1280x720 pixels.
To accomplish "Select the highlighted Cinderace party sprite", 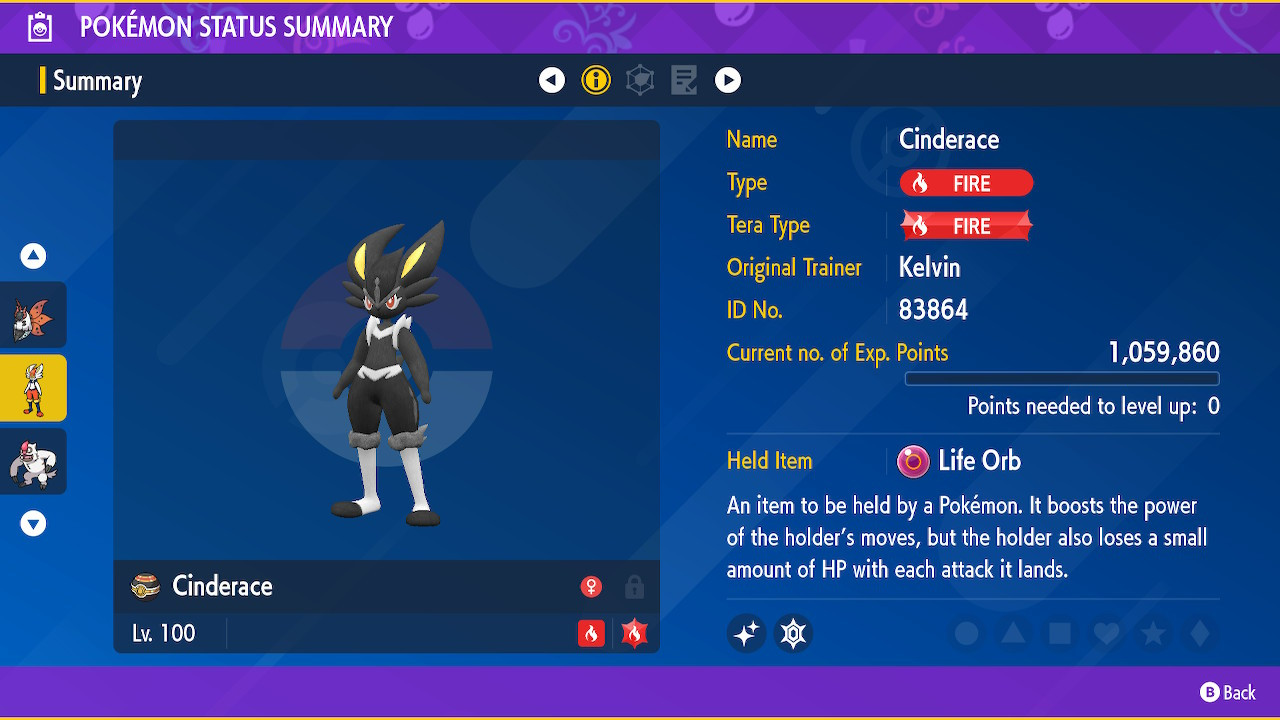I will pyautogui.click(x=33, y=388).
